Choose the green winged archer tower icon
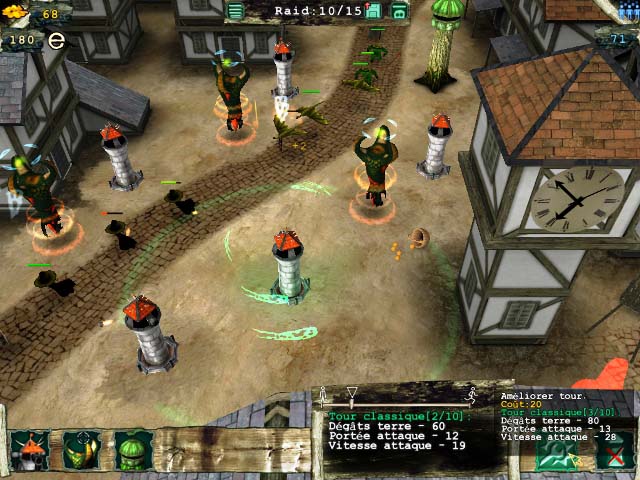Viewport: 640px width, 480px height. click(x=82, y=451)
